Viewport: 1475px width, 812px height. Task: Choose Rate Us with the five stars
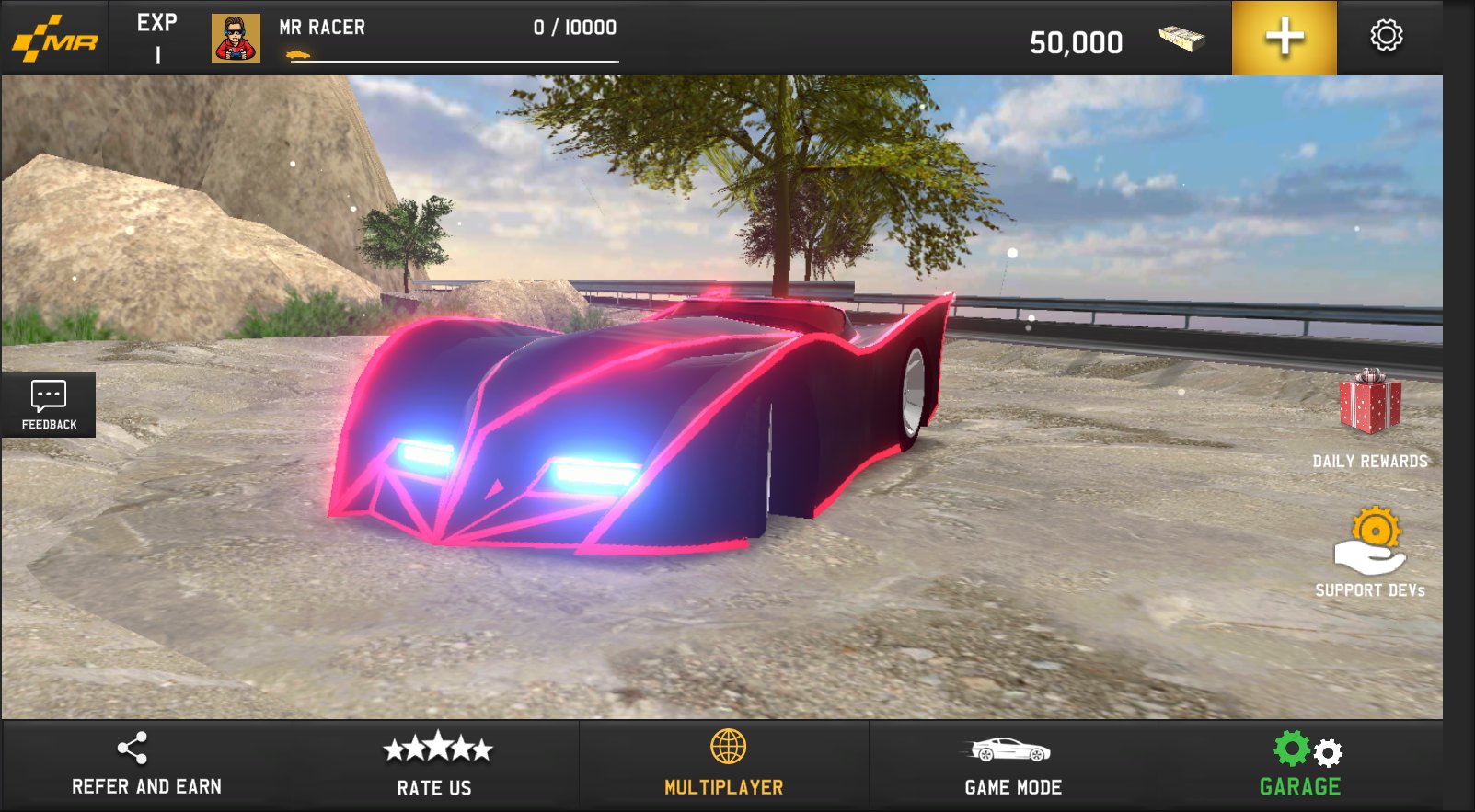435,765
